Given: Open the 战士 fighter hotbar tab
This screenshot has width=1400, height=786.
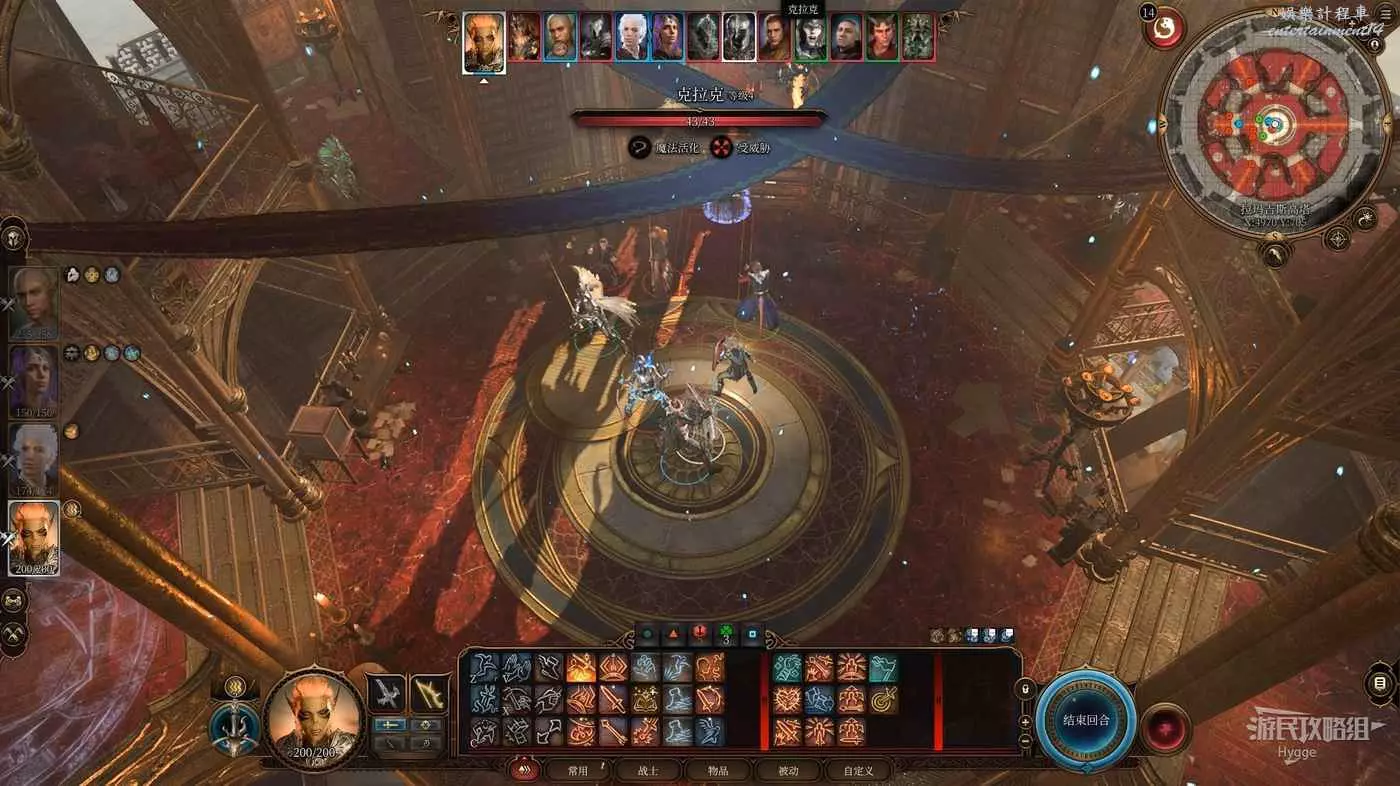Looking at the screenshot, I should 647,770.
